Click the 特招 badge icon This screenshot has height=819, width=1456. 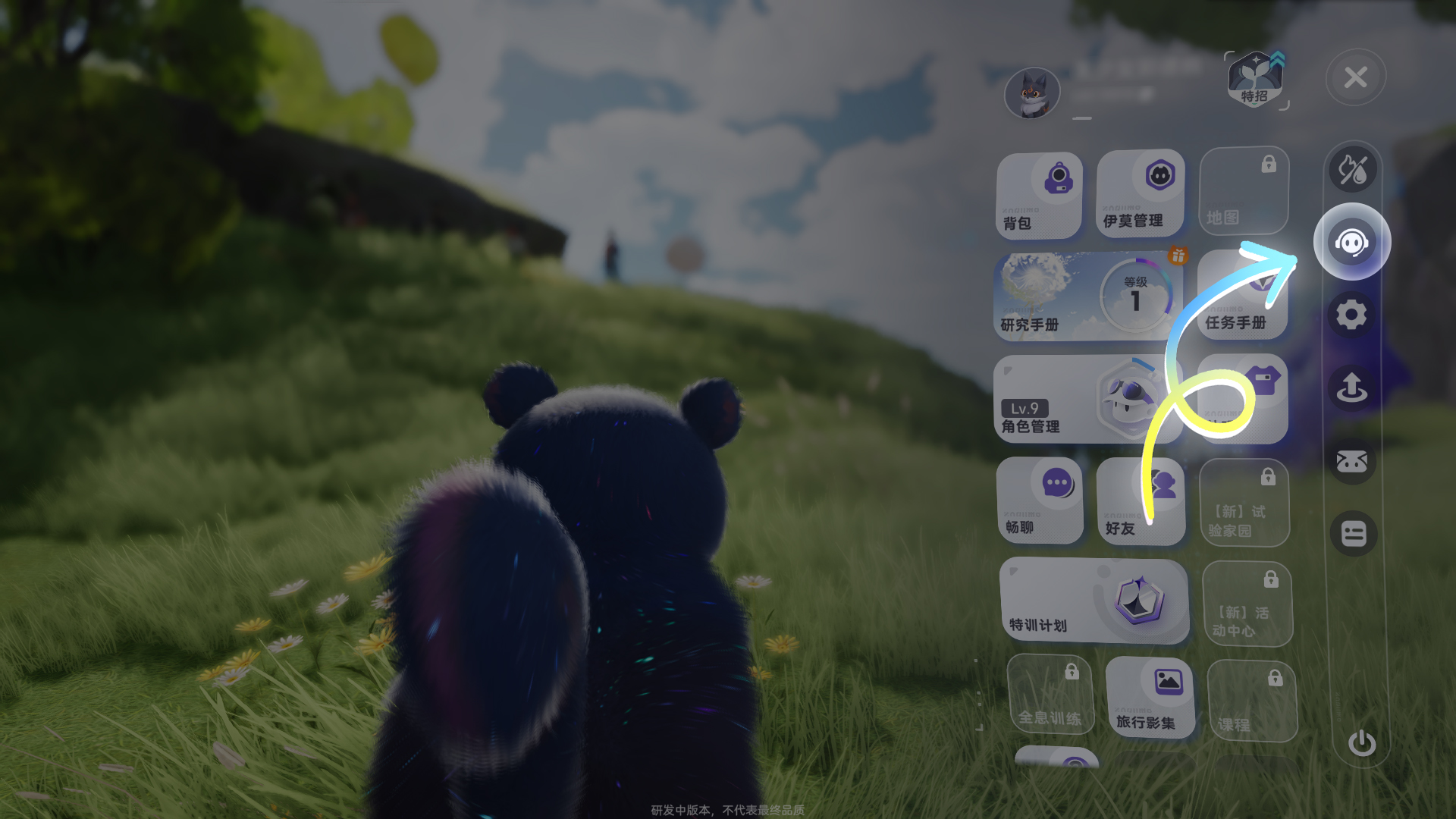[x=1255, y=80]
